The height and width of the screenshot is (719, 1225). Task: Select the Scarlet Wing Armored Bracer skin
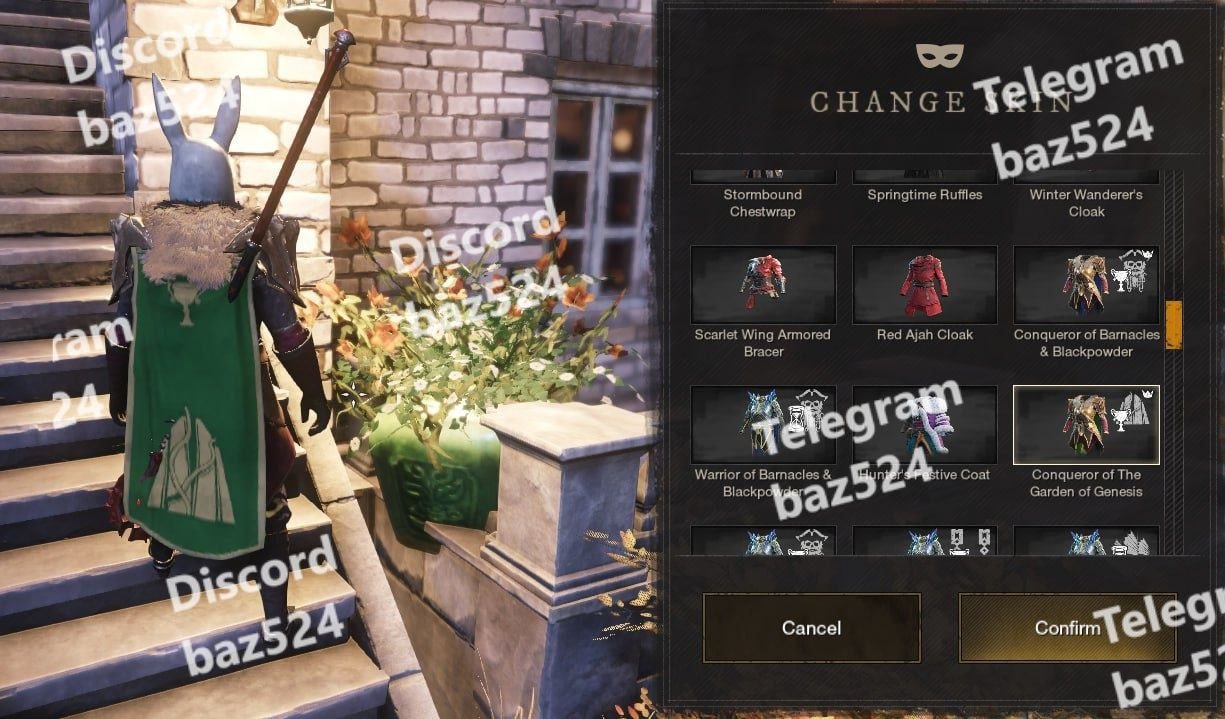tap(763, 286)
